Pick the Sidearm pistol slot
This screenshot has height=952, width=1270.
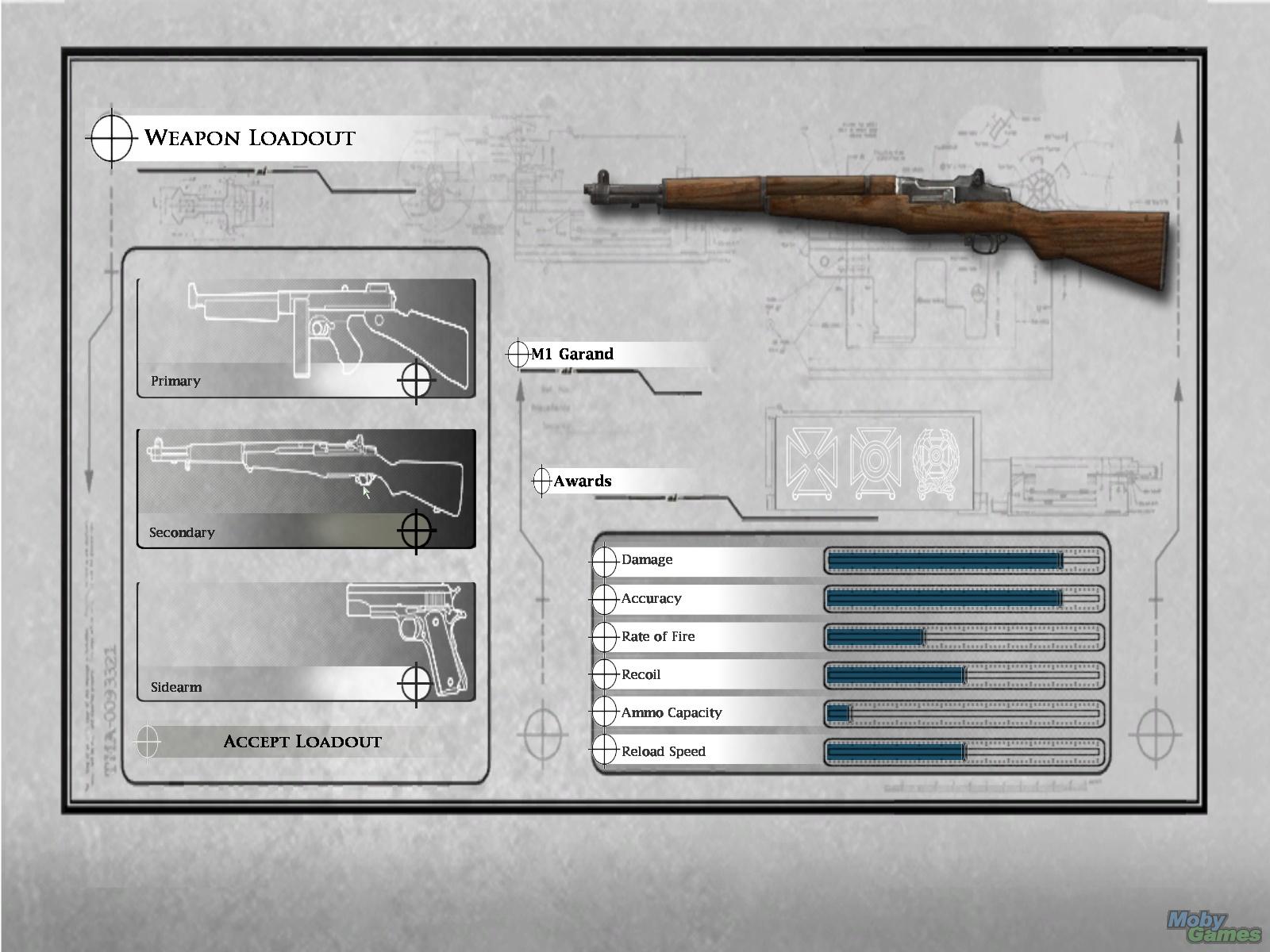click(306, 642)
